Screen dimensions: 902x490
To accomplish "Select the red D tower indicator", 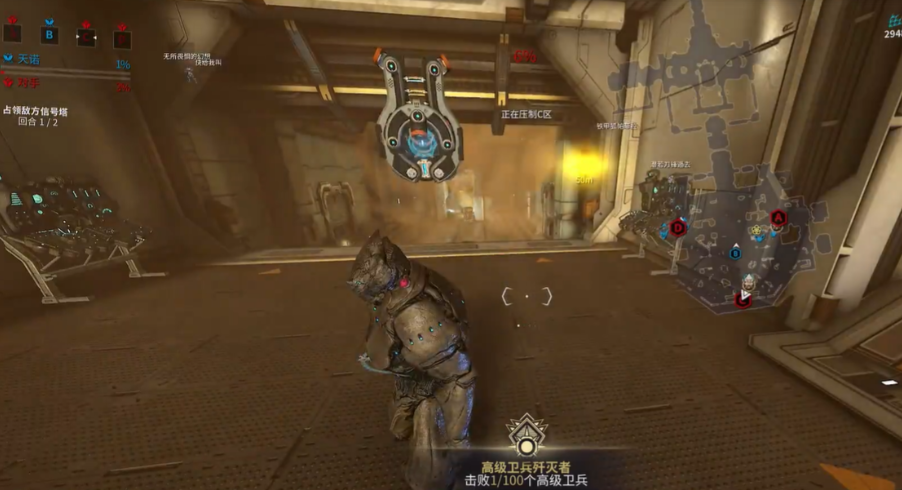I will [x=122, y=38].
